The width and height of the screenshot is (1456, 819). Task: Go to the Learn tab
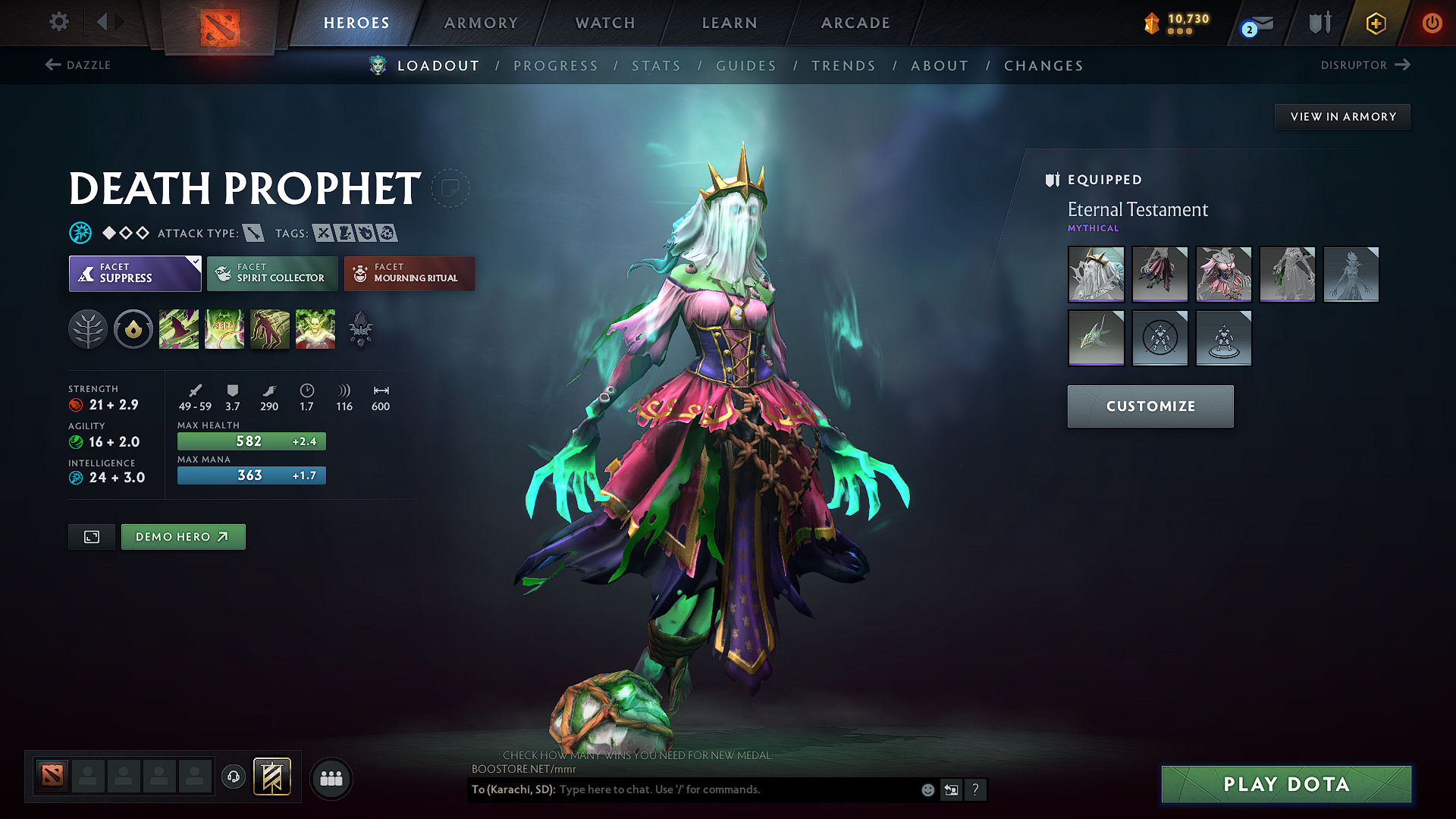pos(730,23)
